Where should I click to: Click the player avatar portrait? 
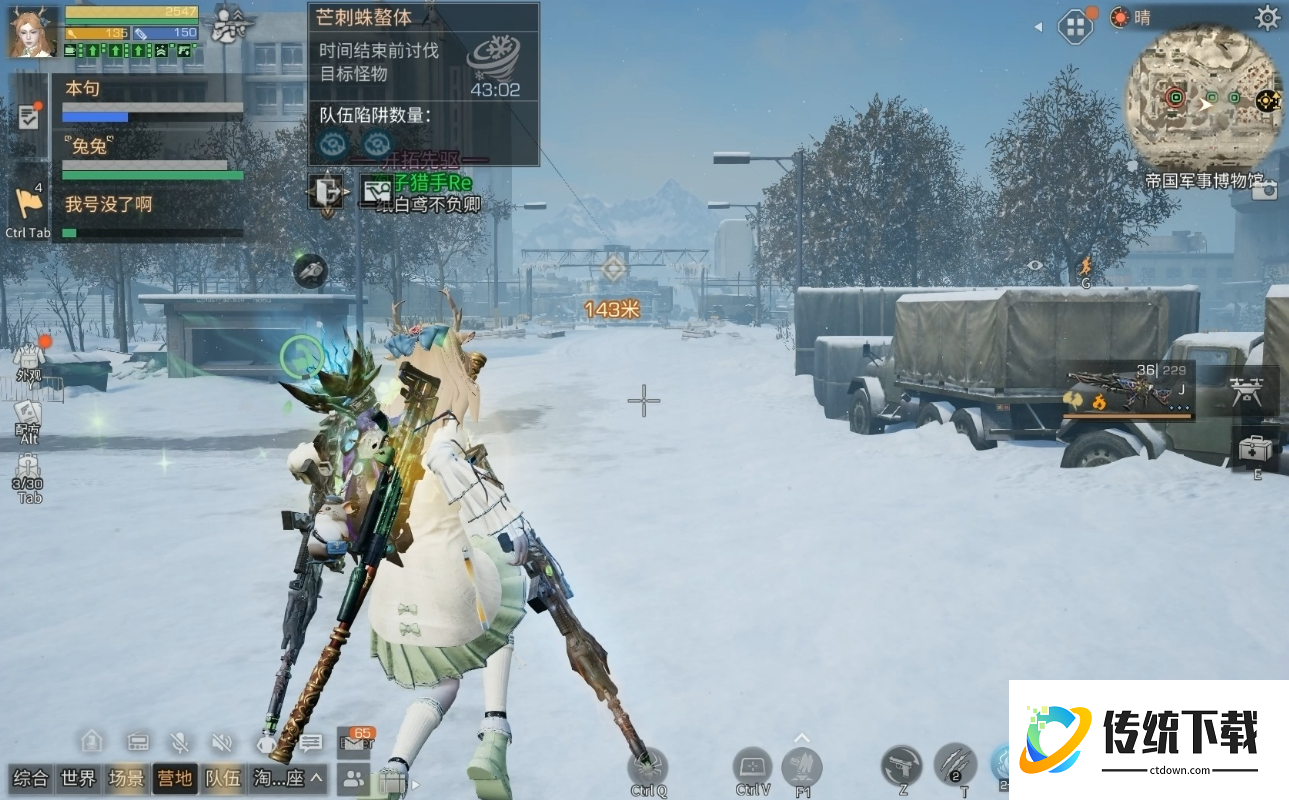(32, 32)
